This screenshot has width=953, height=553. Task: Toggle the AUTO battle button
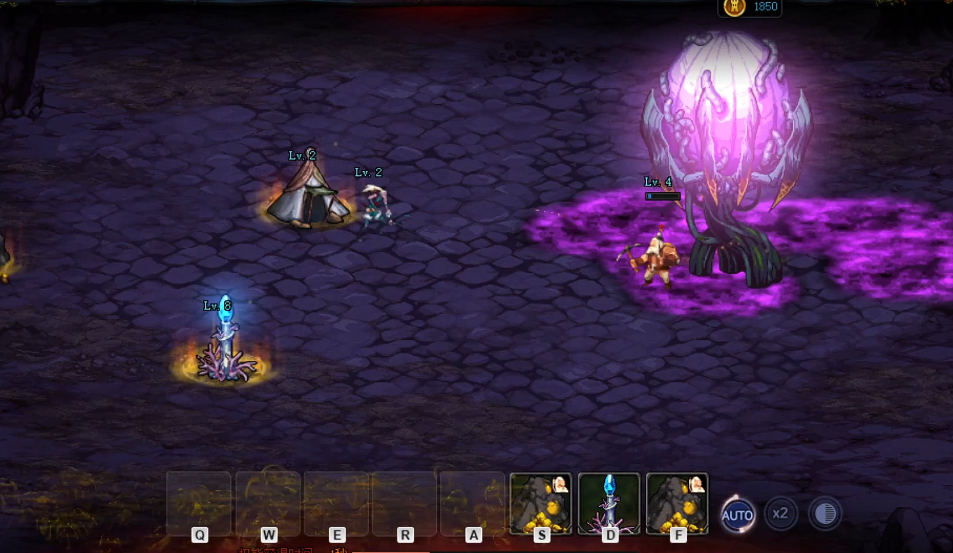(738, 515)
